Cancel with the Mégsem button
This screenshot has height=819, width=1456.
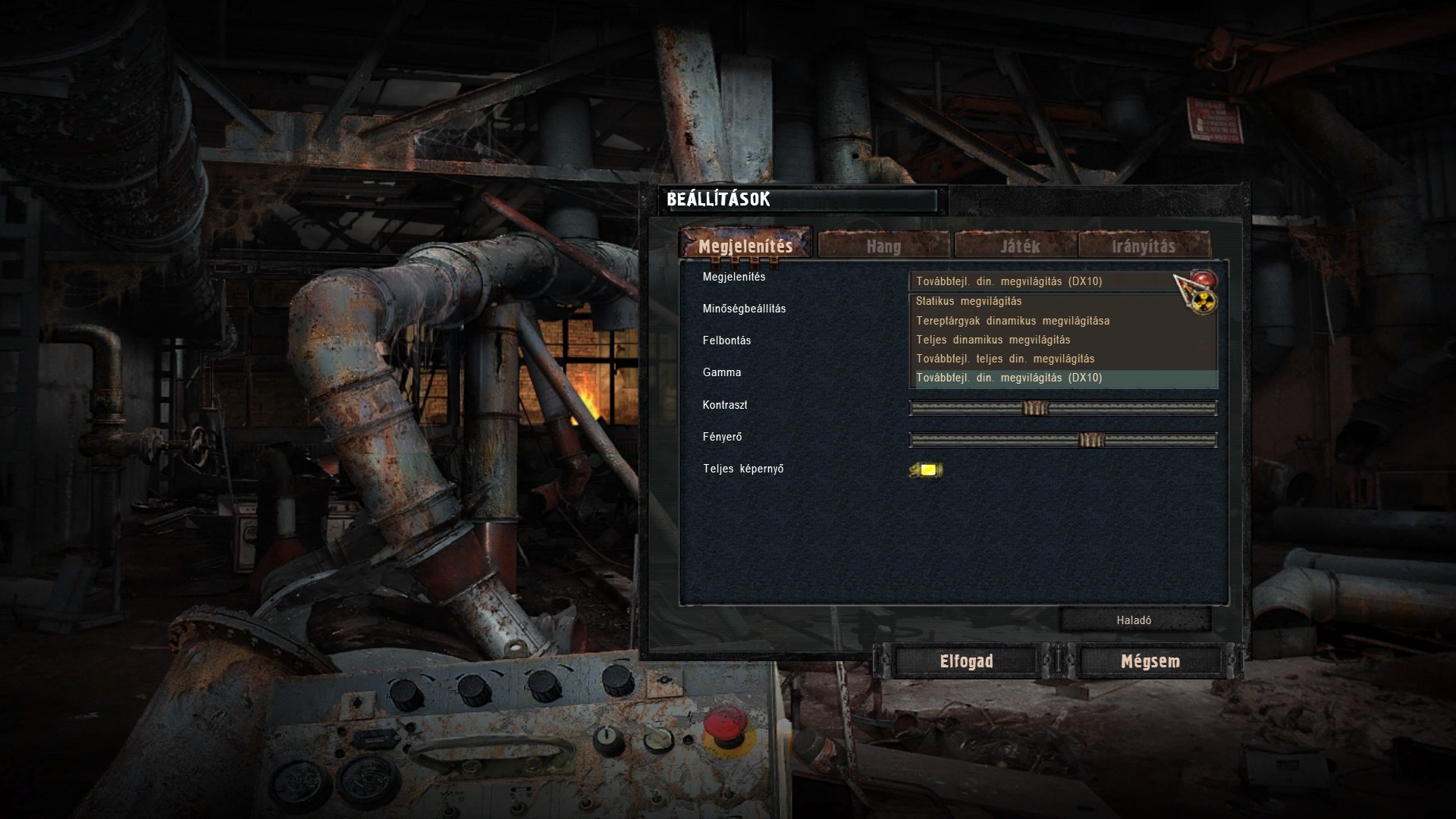click(1150, 661)
